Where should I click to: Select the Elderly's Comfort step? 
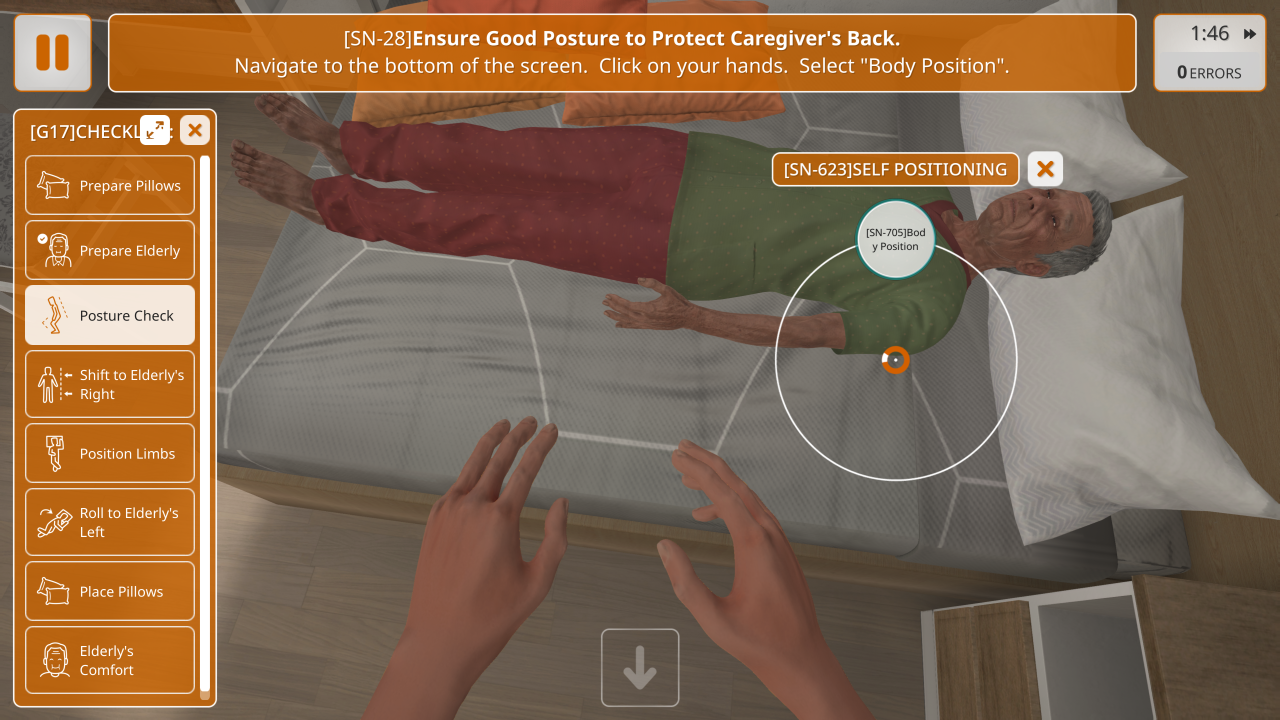pos(110,660)
